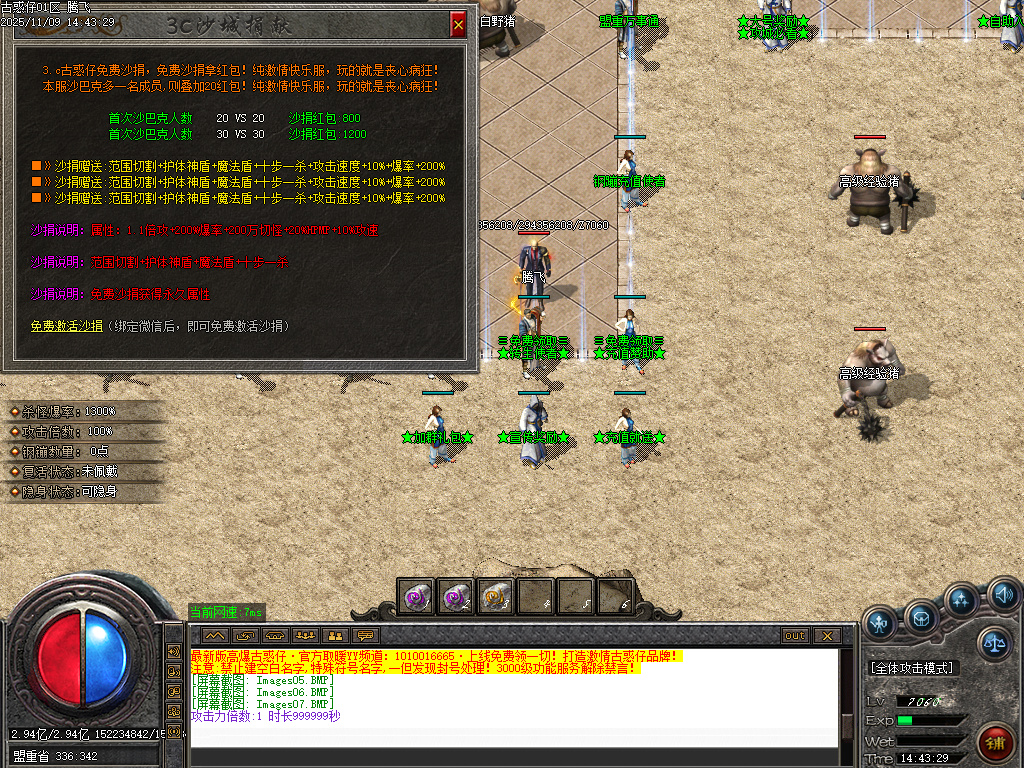Open the red 铺 shop button
1024x768 pixels.
point(994,745)
